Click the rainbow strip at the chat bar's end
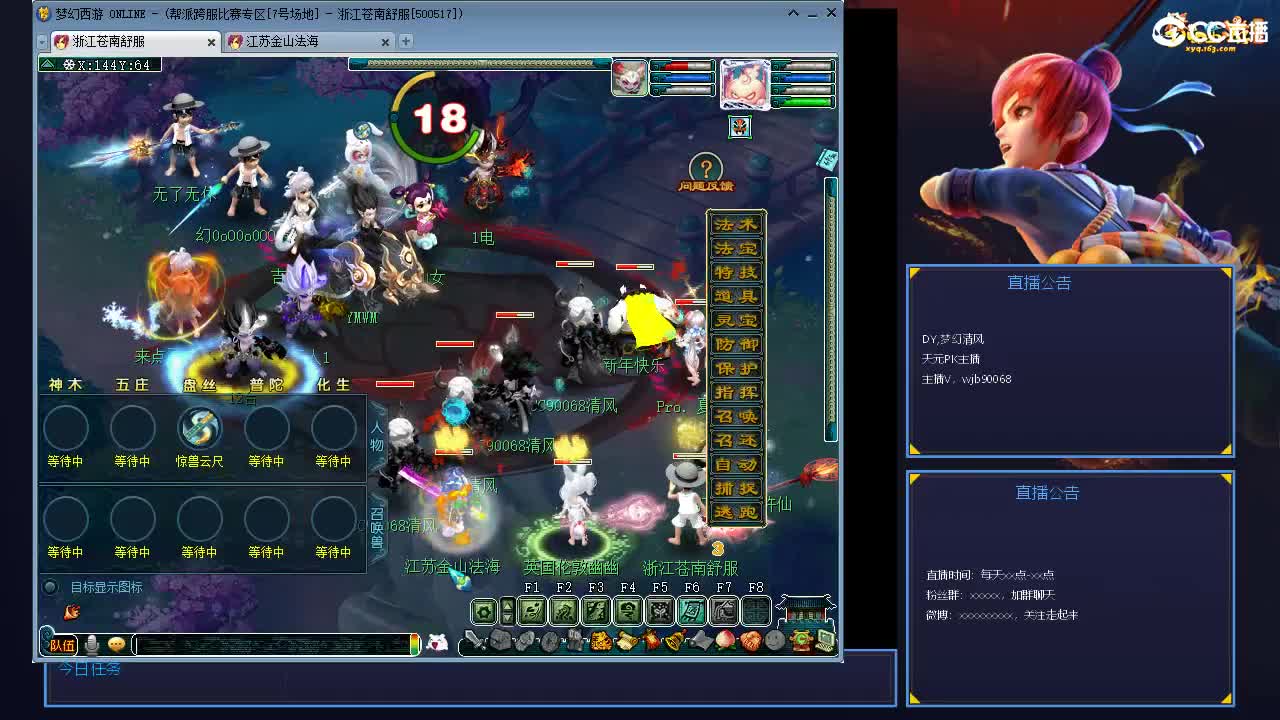The image size is (1280, 720). [414, 642]
